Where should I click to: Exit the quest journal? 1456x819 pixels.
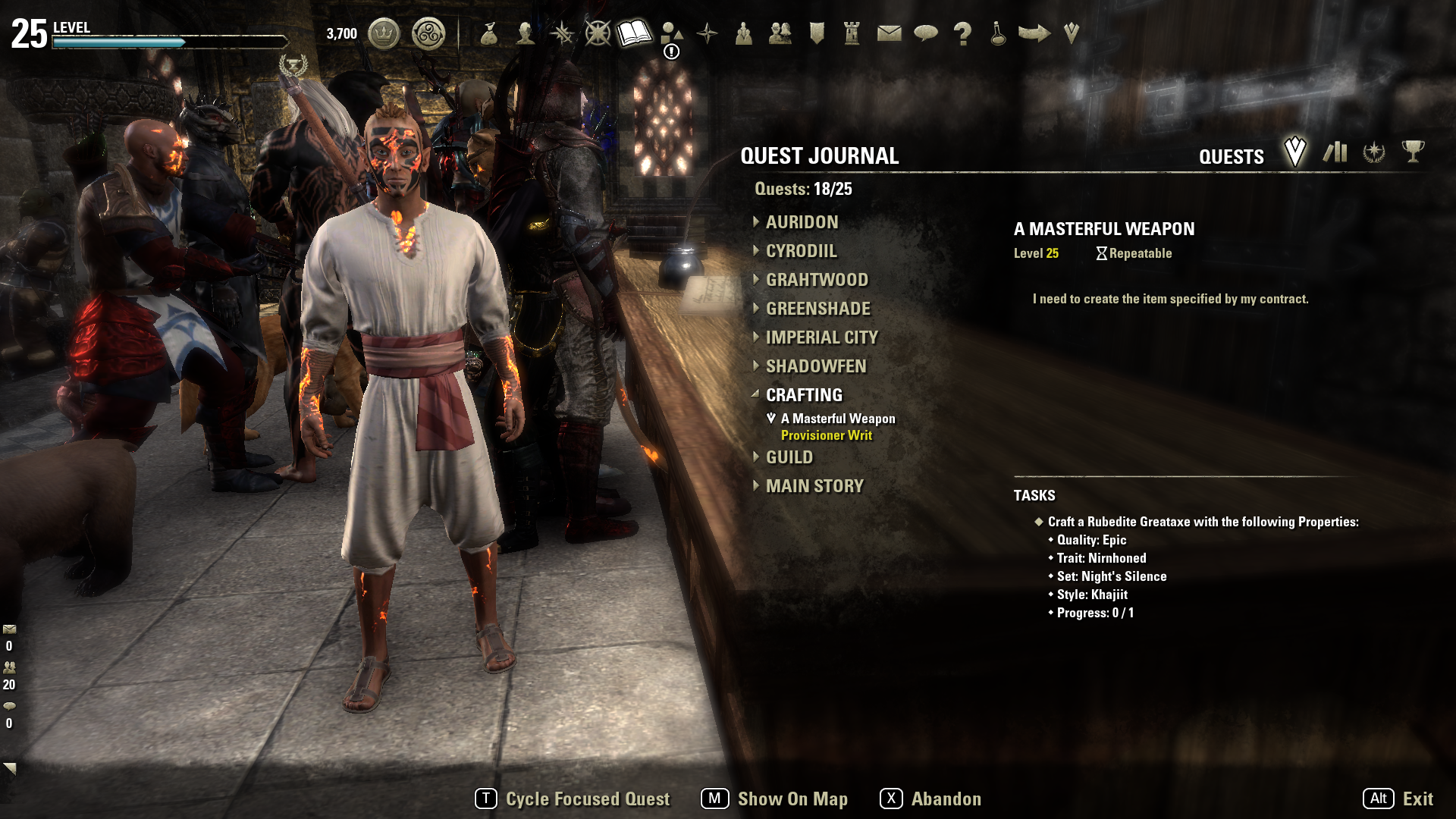[x=1398, y=799]
